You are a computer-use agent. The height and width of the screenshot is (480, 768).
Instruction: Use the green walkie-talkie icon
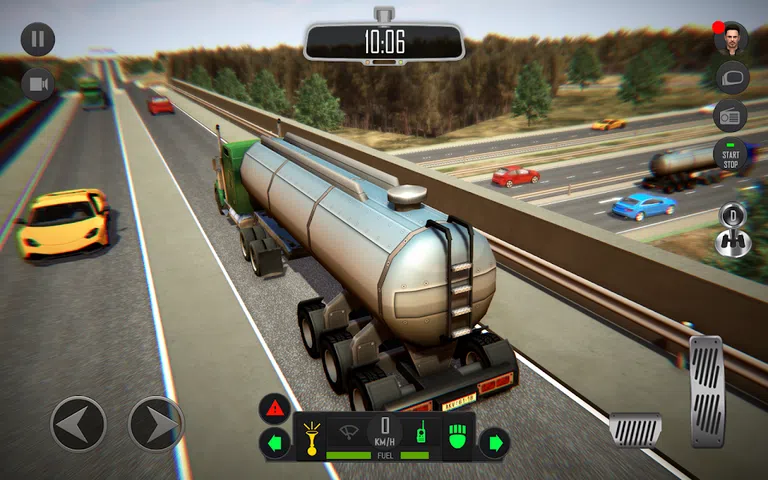tap(422, 435)
